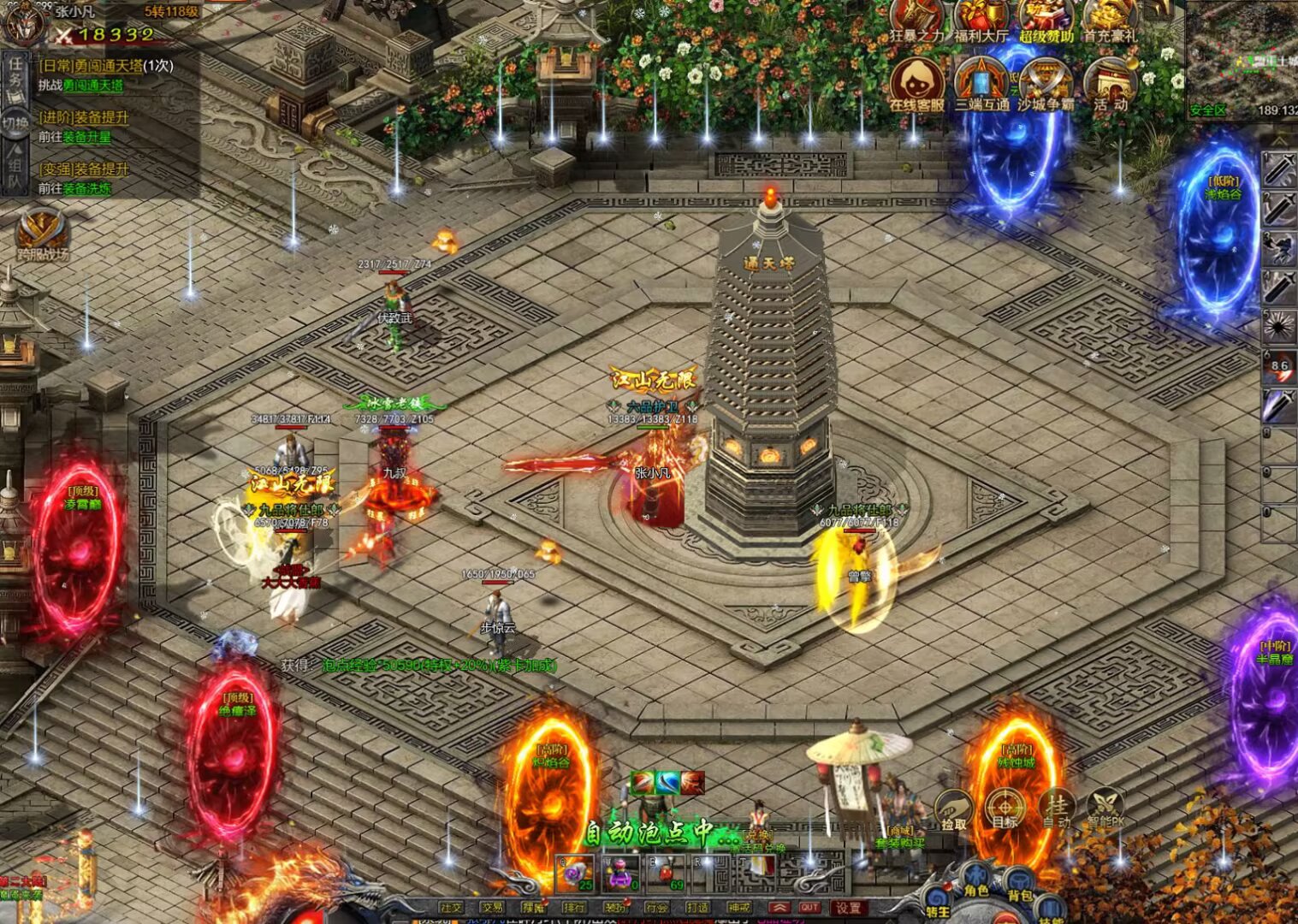Viewport: 1298px width, 924px height.
Task: Open the 背包 backpack
Action: click(1019, 887)
